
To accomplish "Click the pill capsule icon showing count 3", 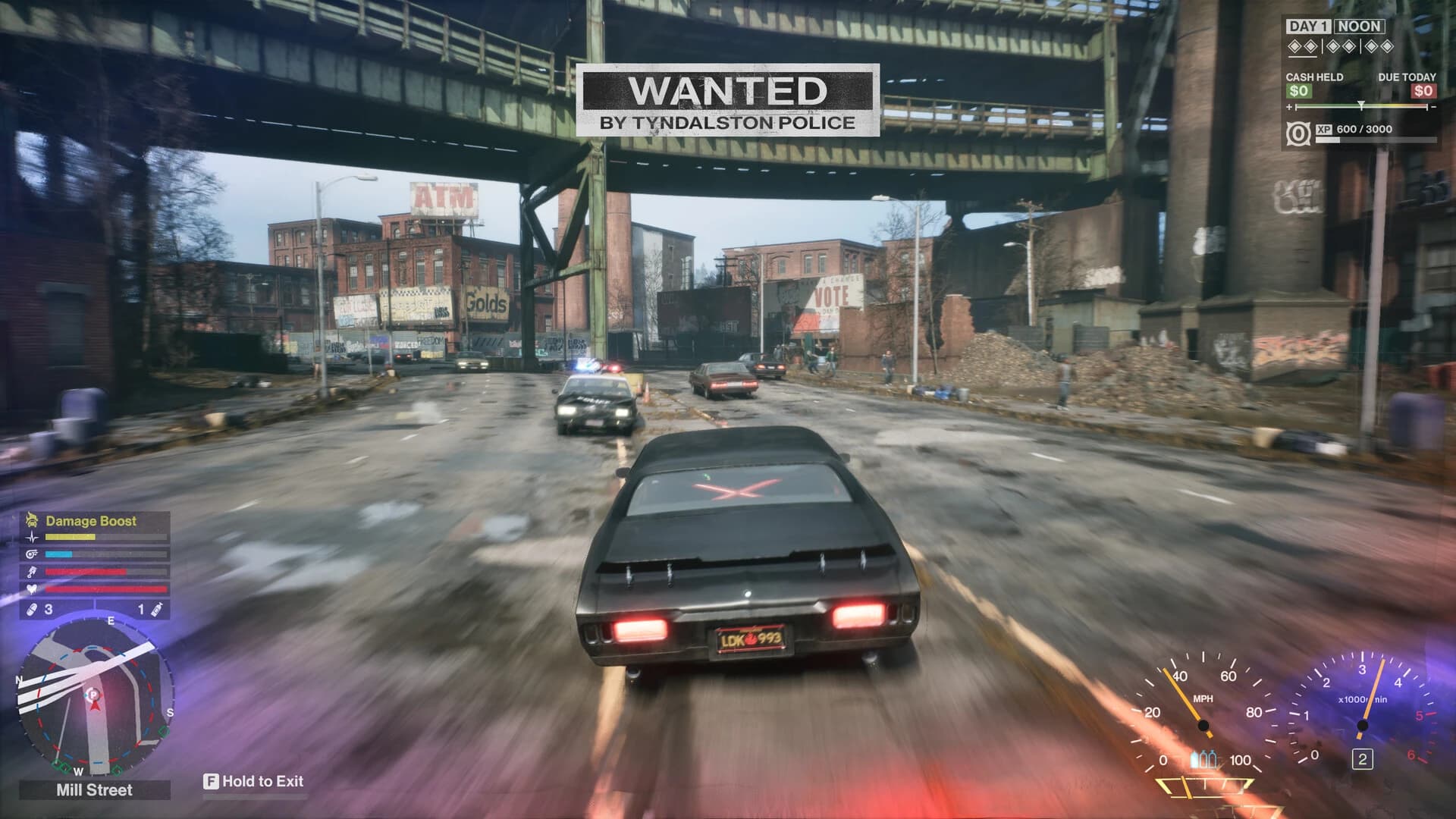I will coord(33,609).
